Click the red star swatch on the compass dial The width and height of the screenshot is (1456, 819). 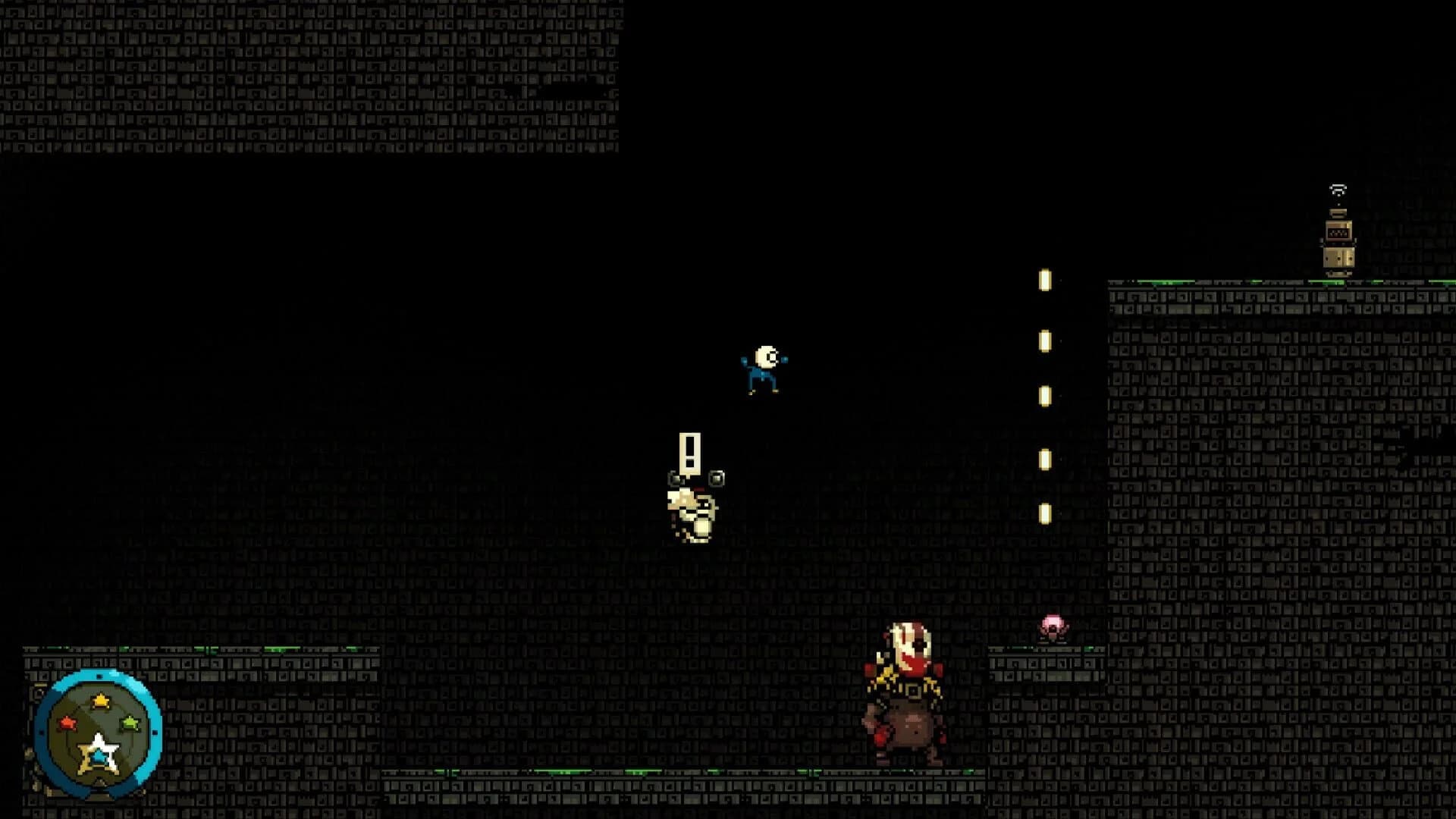(69, 723)
